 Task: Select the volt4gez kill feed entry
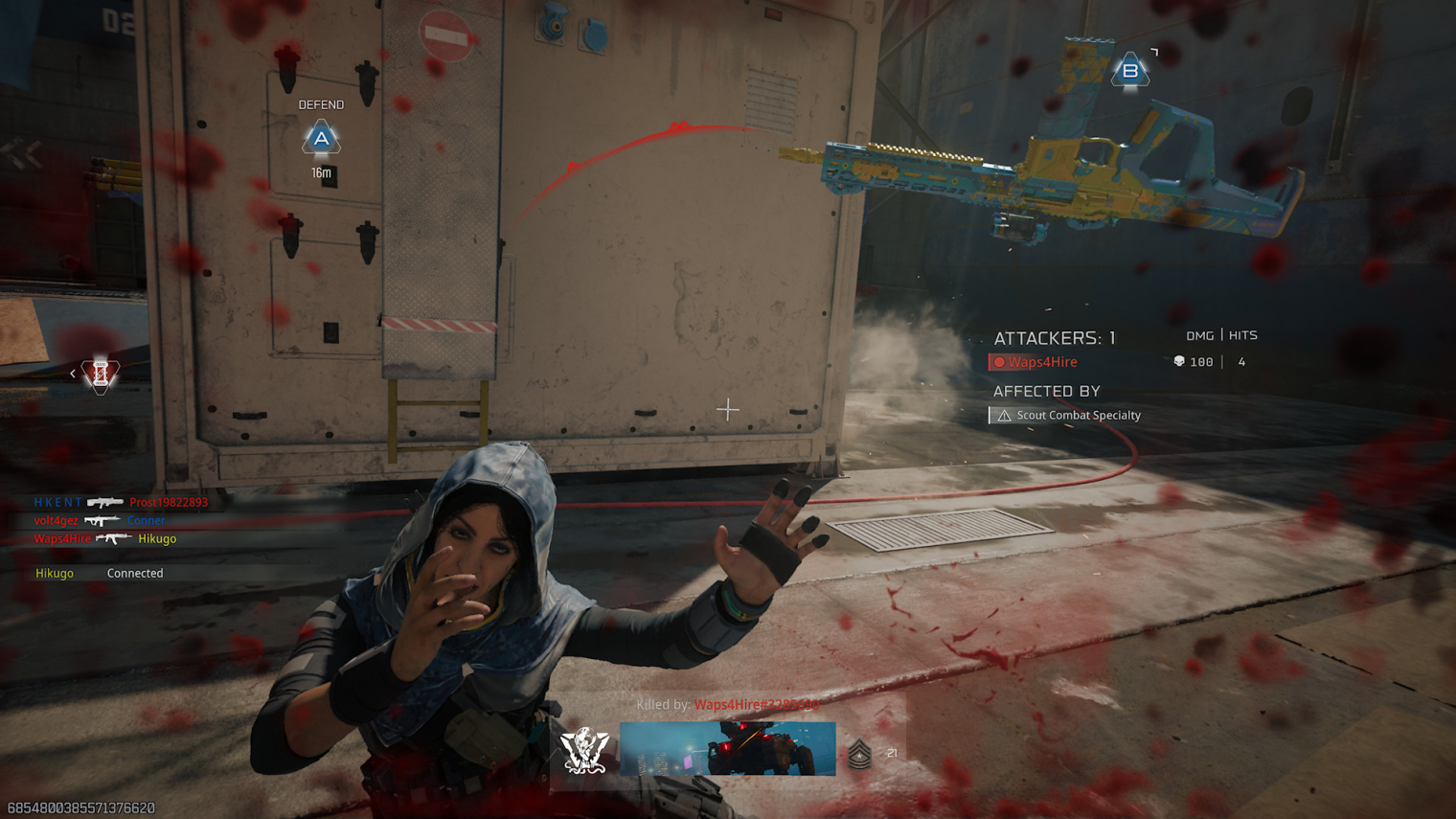pos(99,520)
